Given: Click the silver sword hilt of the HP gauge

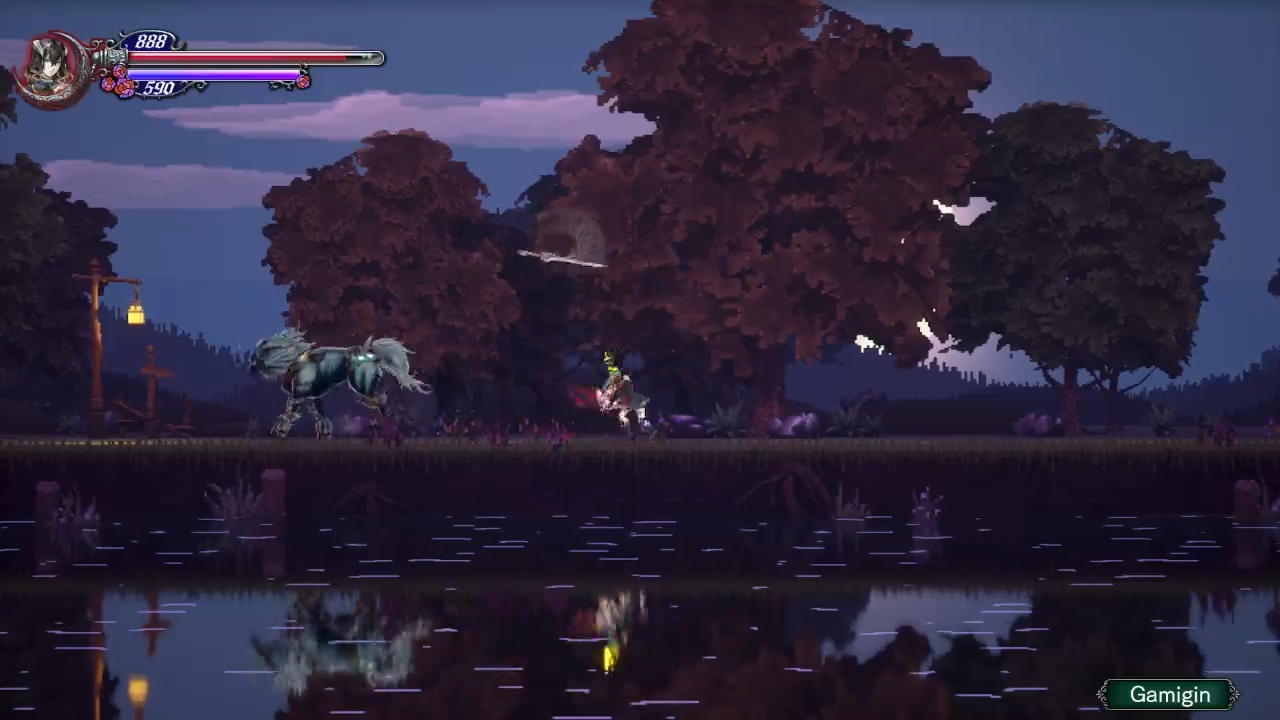Looking at the screenshot, I should pos(120,57).
